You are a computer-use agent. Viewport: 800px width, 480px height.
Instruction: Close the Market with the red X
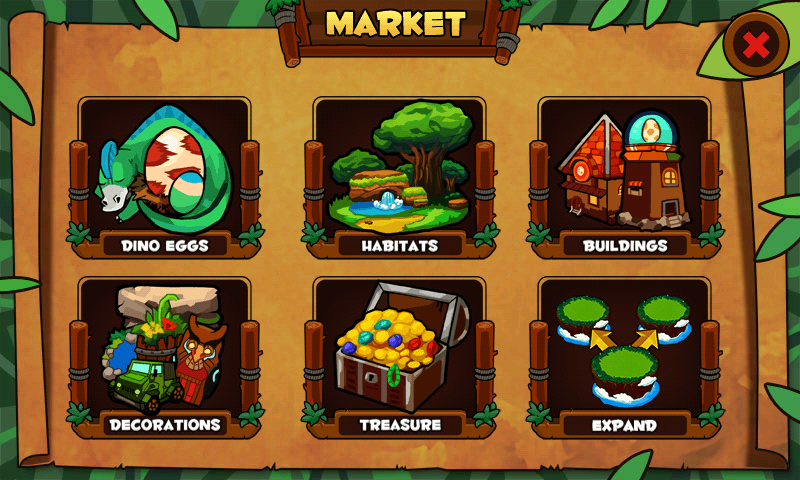(x=757, y=44)
